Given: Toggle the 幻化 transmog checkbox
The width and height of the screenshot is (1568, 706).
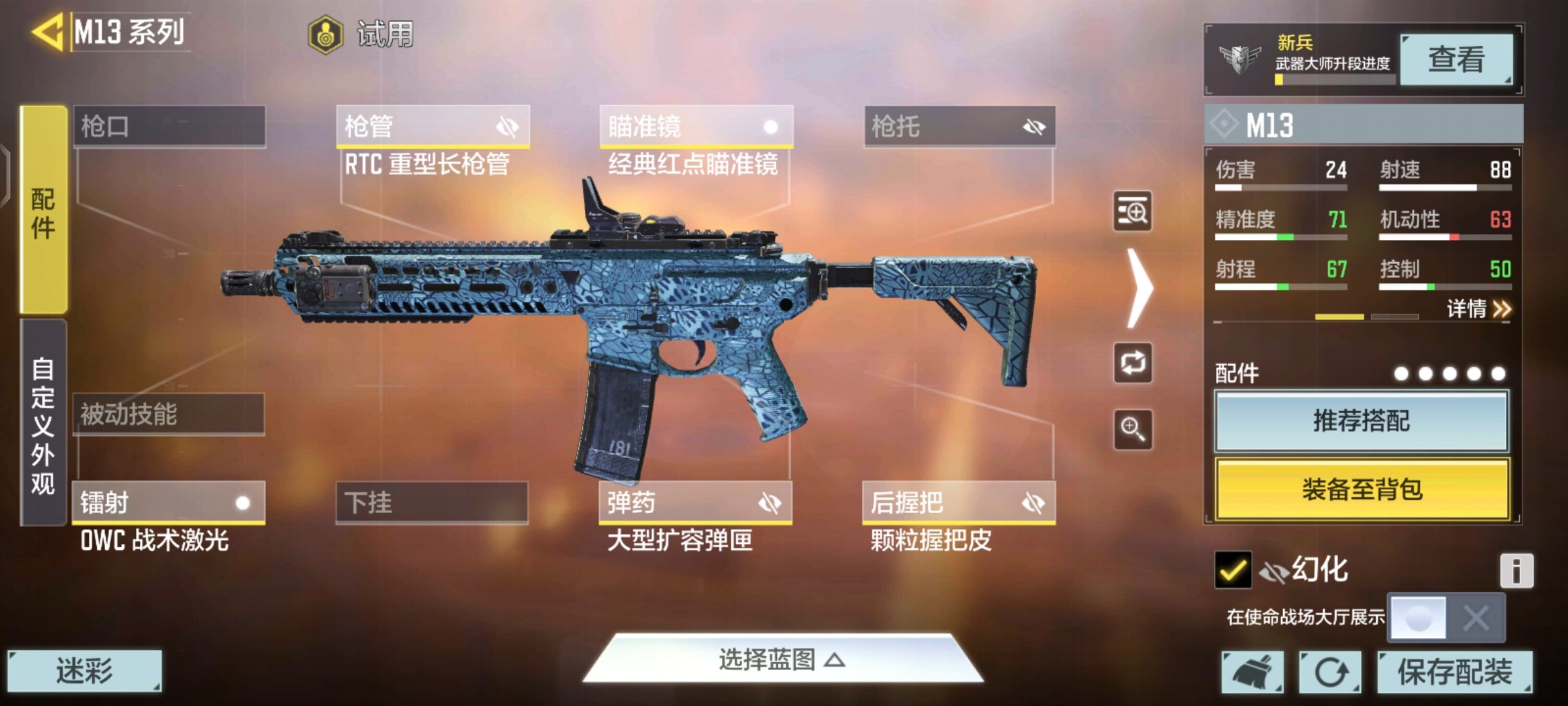Looking at the screenshot, I should 1232,570.
